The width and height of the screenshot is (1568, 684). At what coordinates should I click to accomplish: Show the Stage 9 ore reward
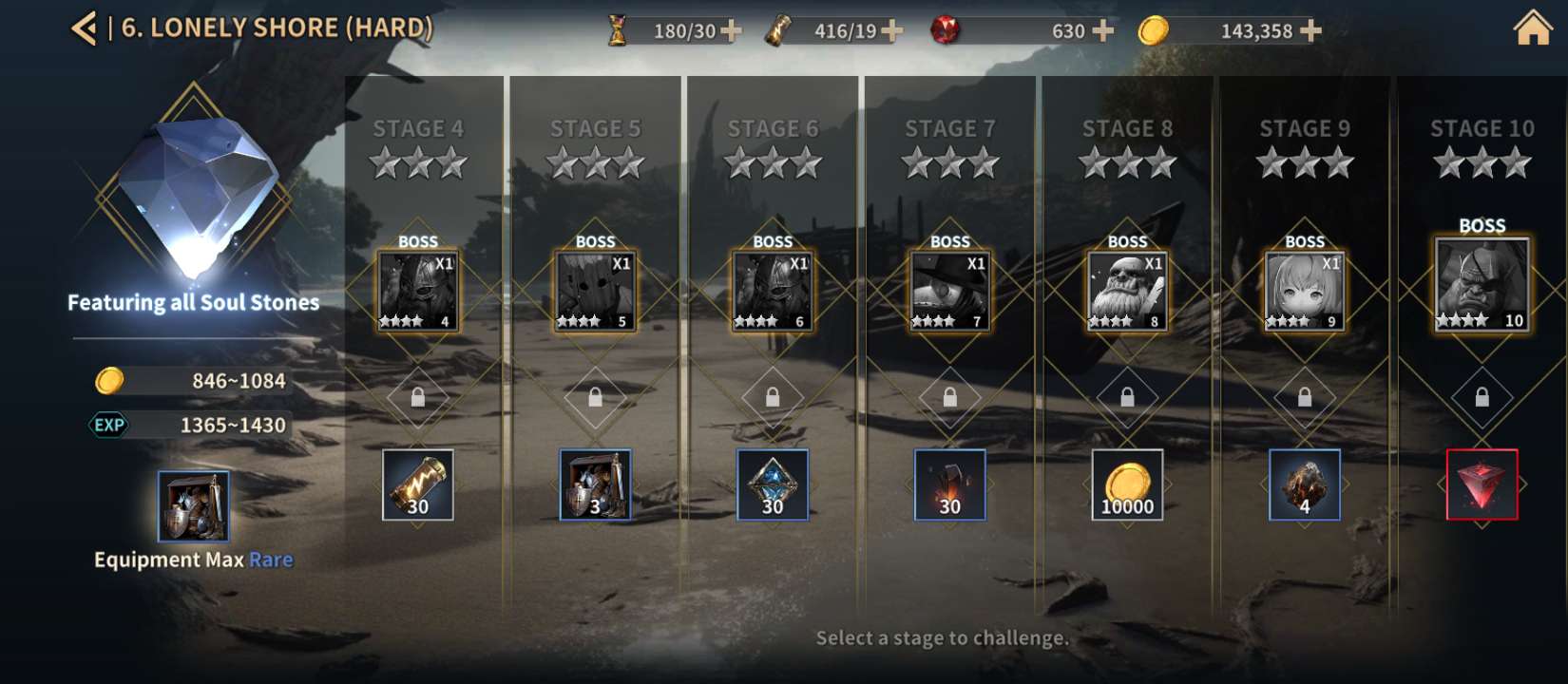point(1304,484)
